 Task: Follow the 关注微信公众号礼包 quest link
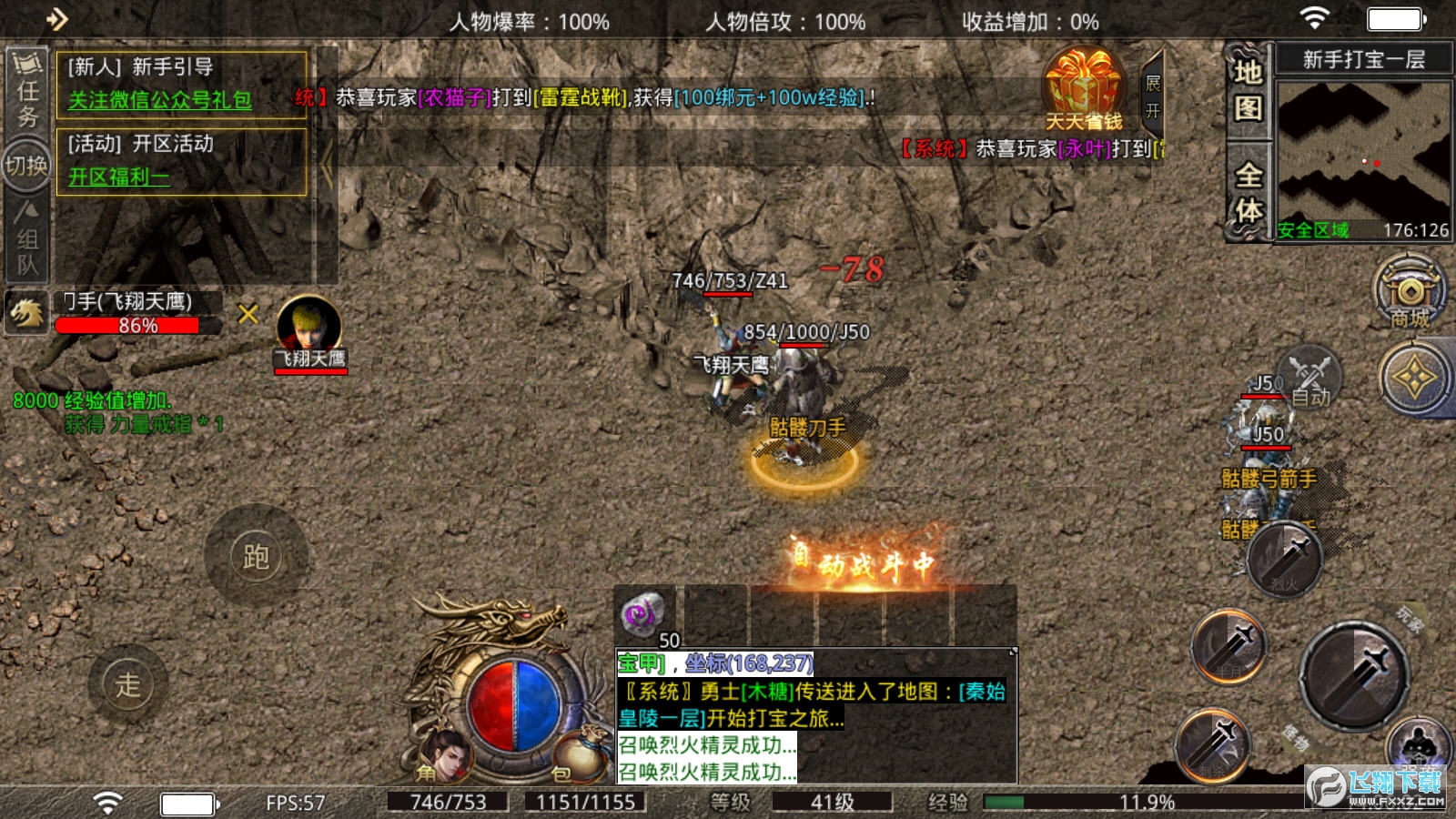coord(160,100)
